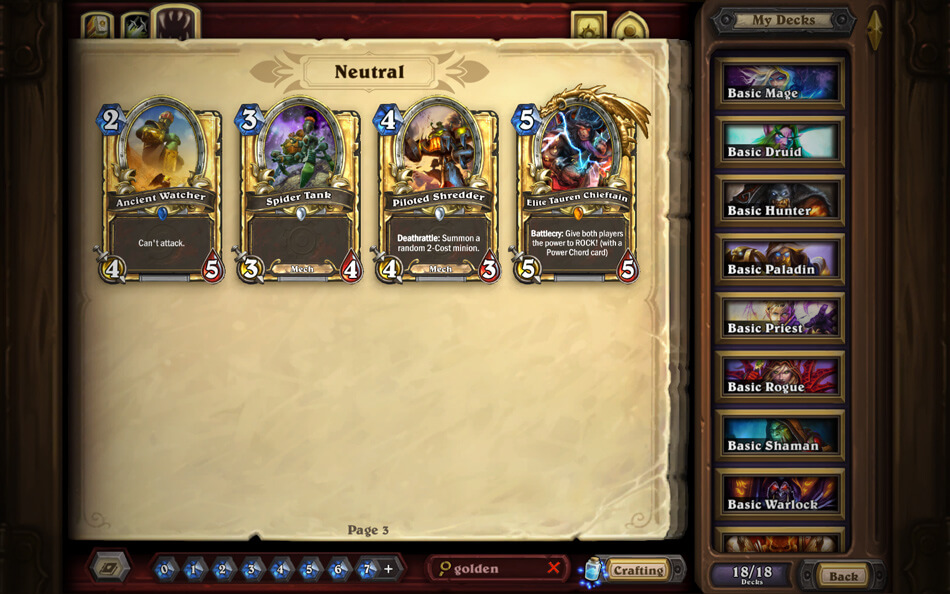Filter cards by 3 mana cost

(x=252, y=569)
